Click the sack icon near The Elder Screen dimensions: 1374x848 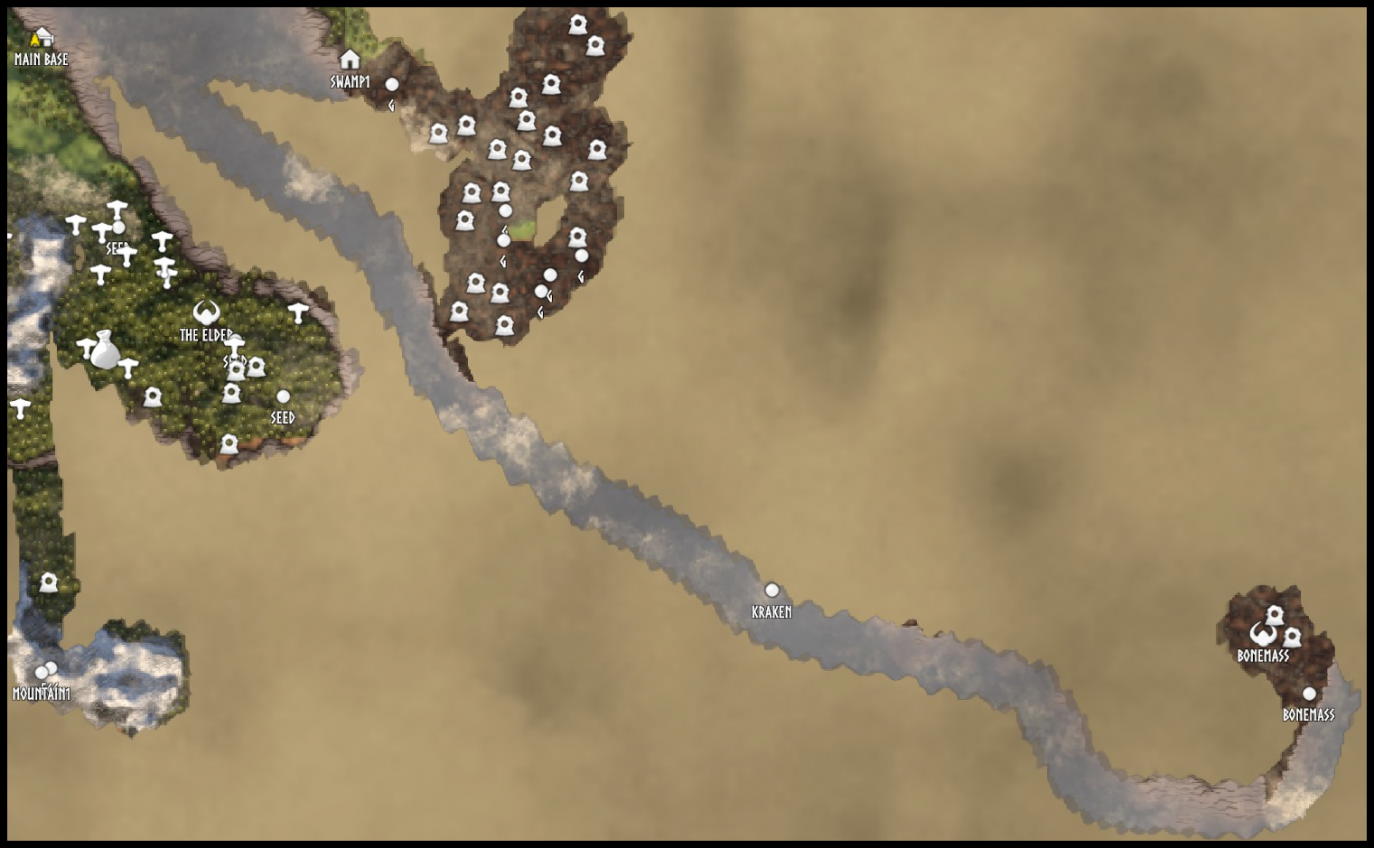tap(106, 355)
